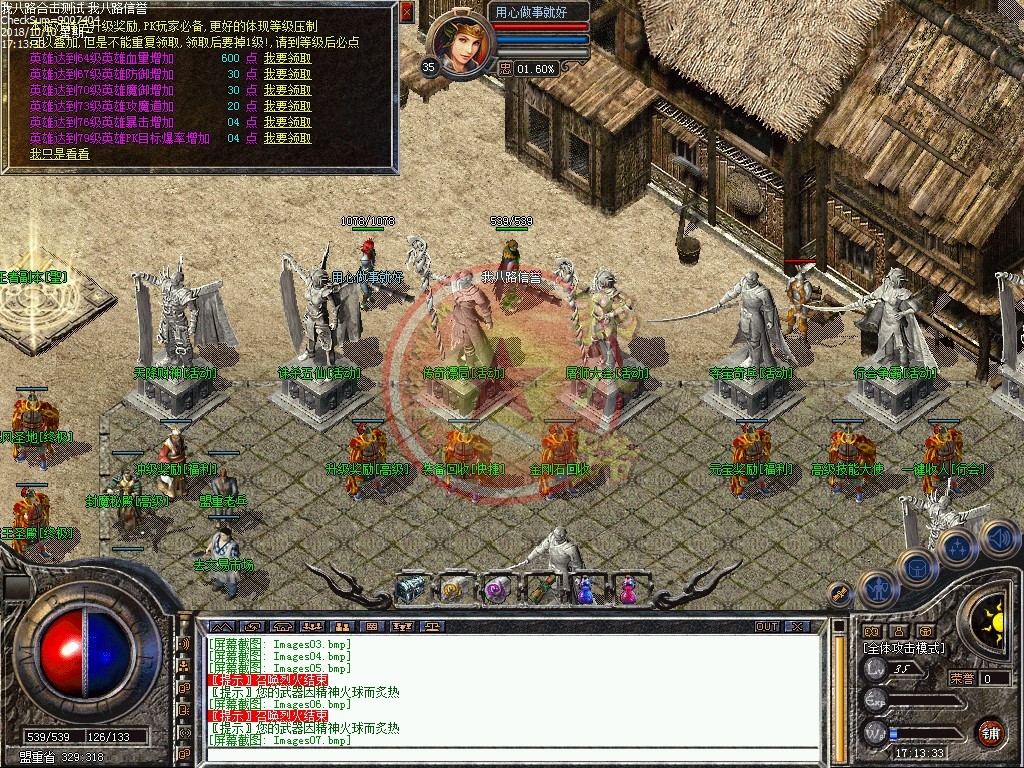This screenshot has width=1024, height=768.
Task: Open the bag inventory round button
Action: pos(916,567)
